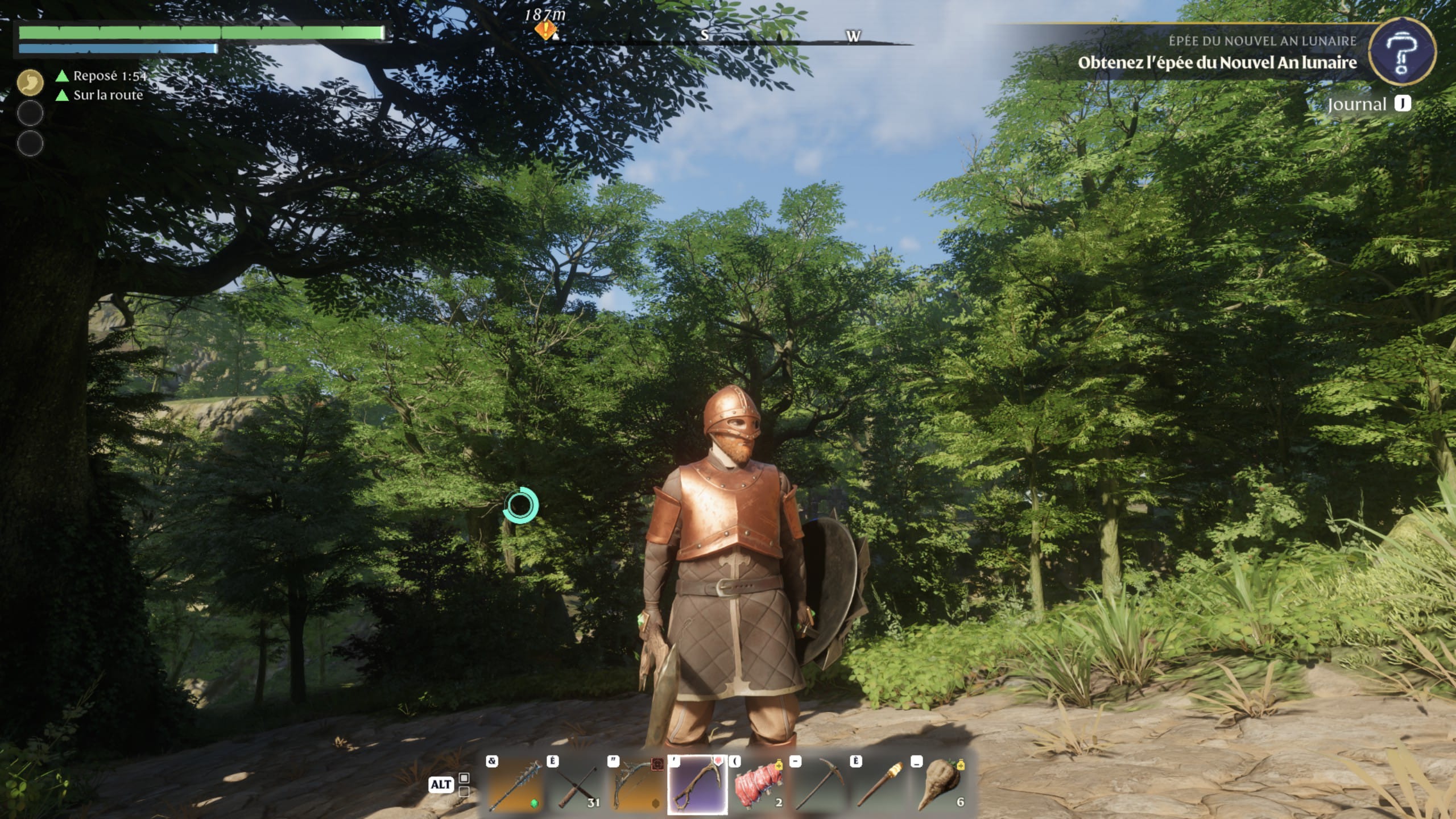This screenshot has height=819, width=1456.
Task: Open the quest question-mark emblem
Action: click(1401, 53)
